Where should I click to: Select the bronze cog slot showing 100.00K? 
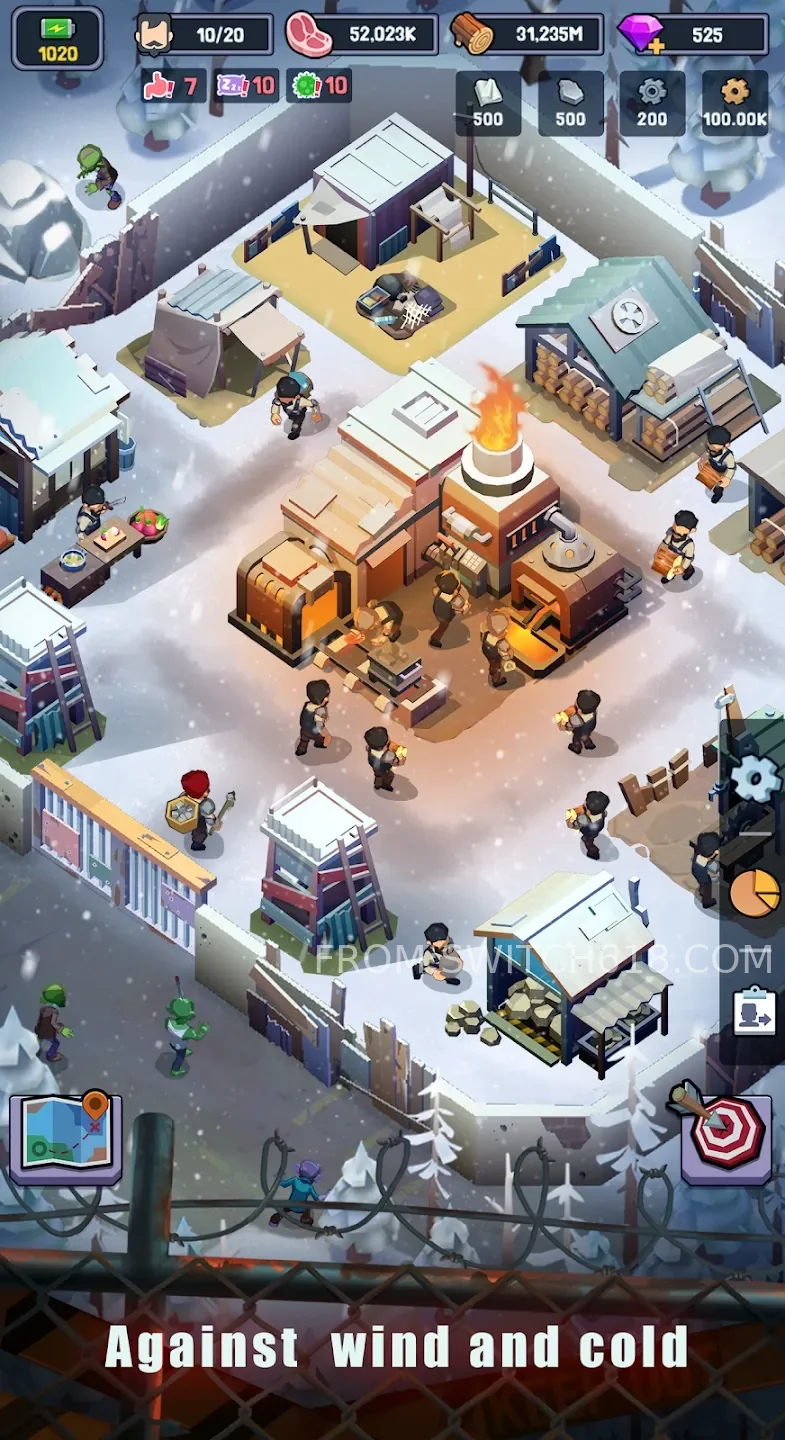tap(735, 103)
